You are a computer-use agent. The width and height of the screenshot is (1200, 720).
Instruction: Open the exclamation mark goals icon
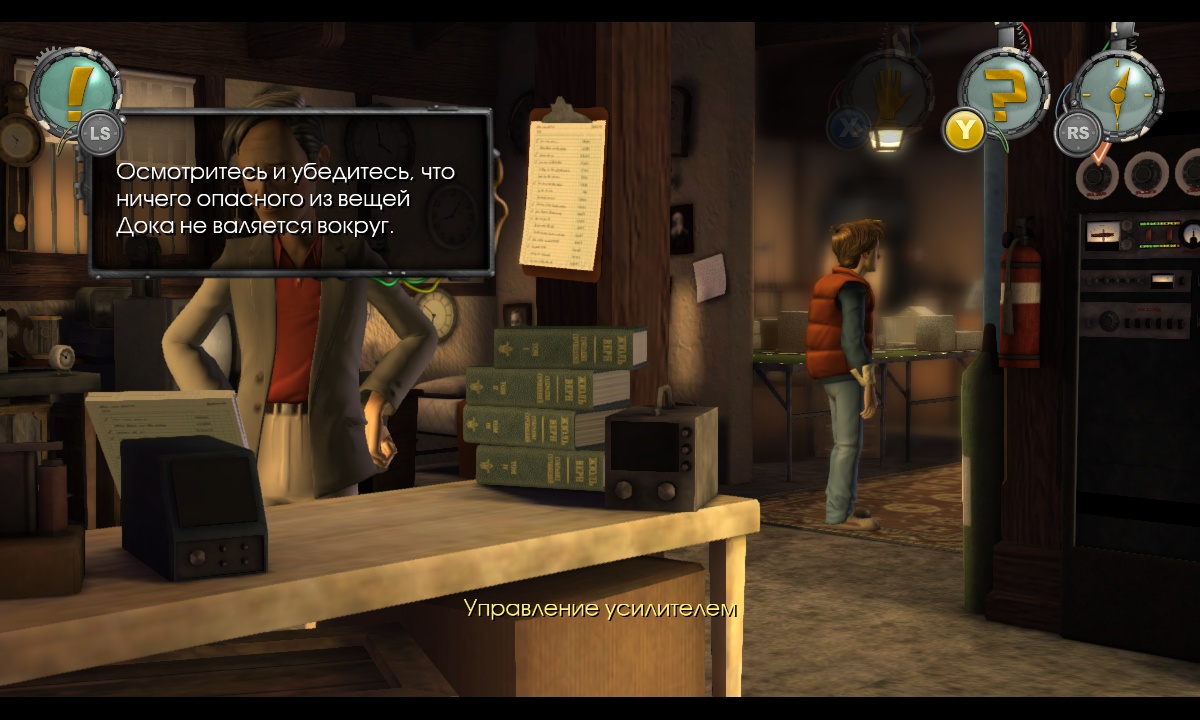pyautogui.click(x=75, y=92)
